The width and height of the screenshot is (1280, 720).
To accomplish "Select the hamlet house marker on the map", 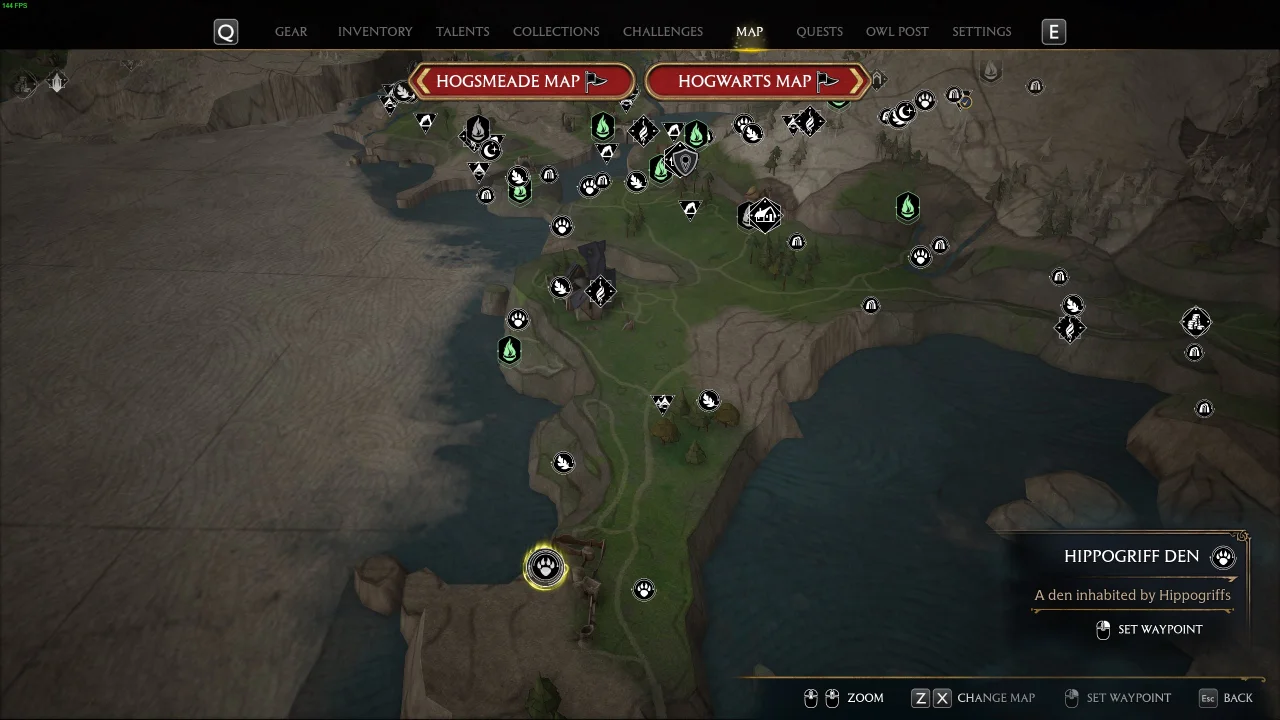I will (x=764, y=214).
